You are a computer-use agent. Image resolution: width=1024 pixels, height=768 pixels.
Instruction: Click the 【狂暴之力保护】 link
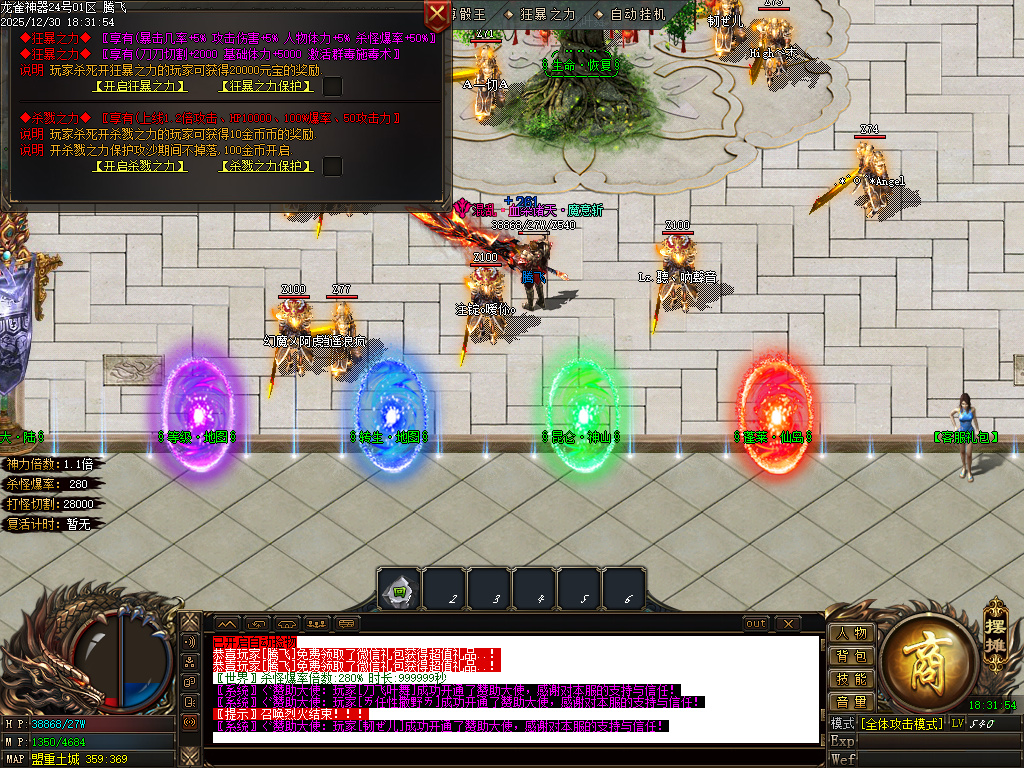coord(264,86)
